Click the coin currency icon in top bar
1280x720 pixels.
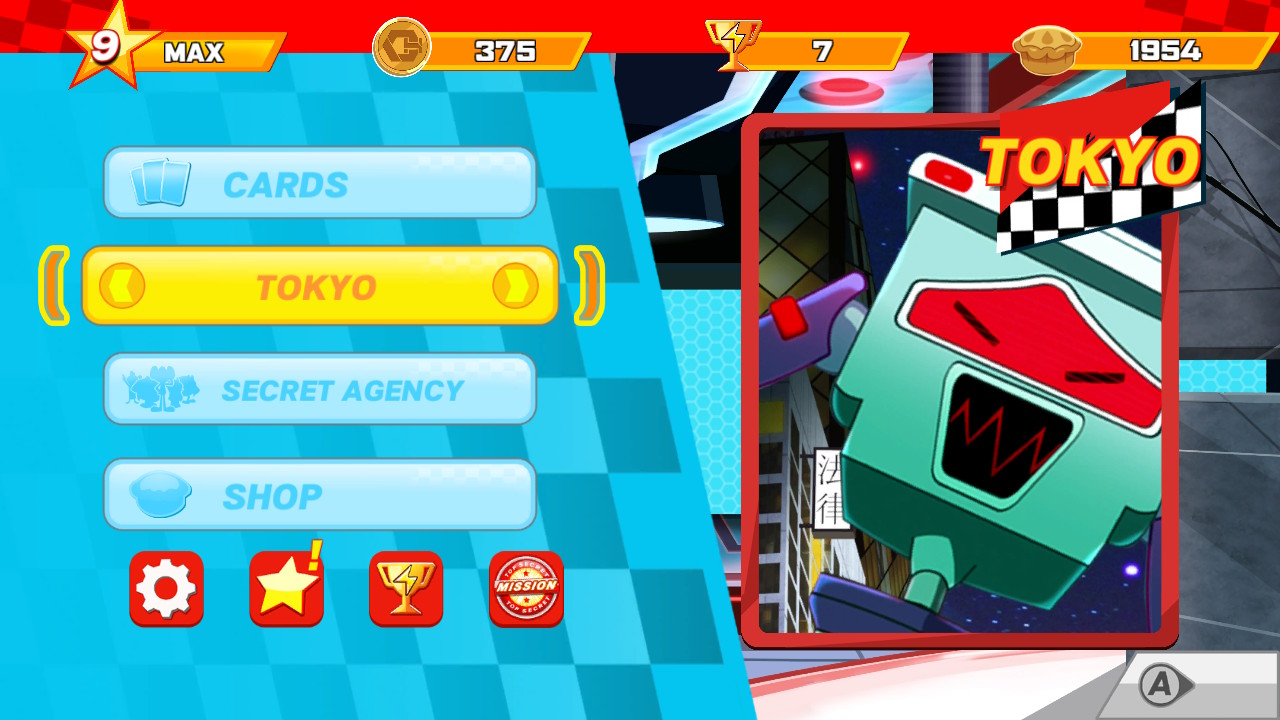[404, 45]
